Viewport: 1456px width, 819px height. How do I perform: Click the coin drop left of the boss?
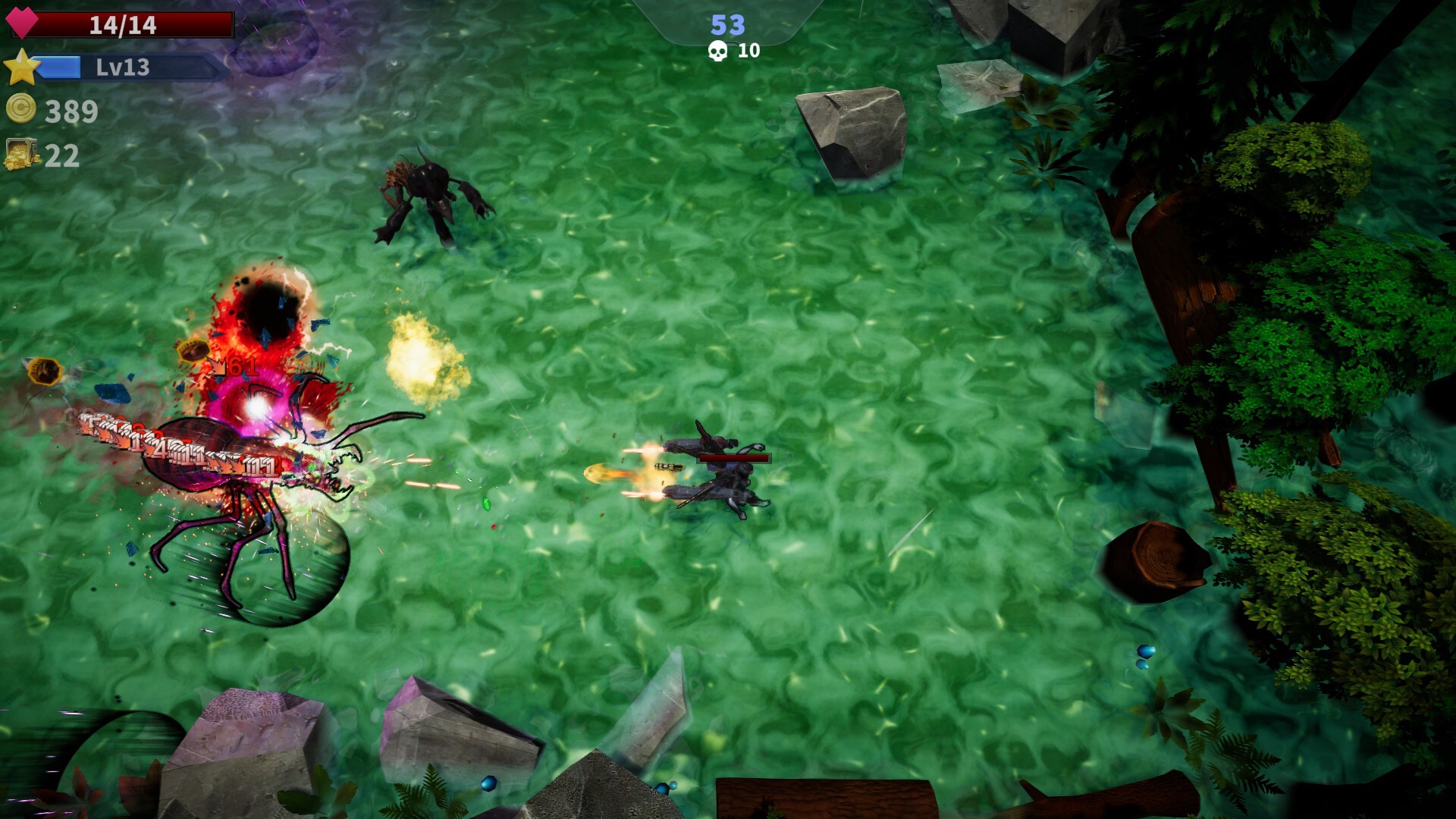click(x=44, y=371)
